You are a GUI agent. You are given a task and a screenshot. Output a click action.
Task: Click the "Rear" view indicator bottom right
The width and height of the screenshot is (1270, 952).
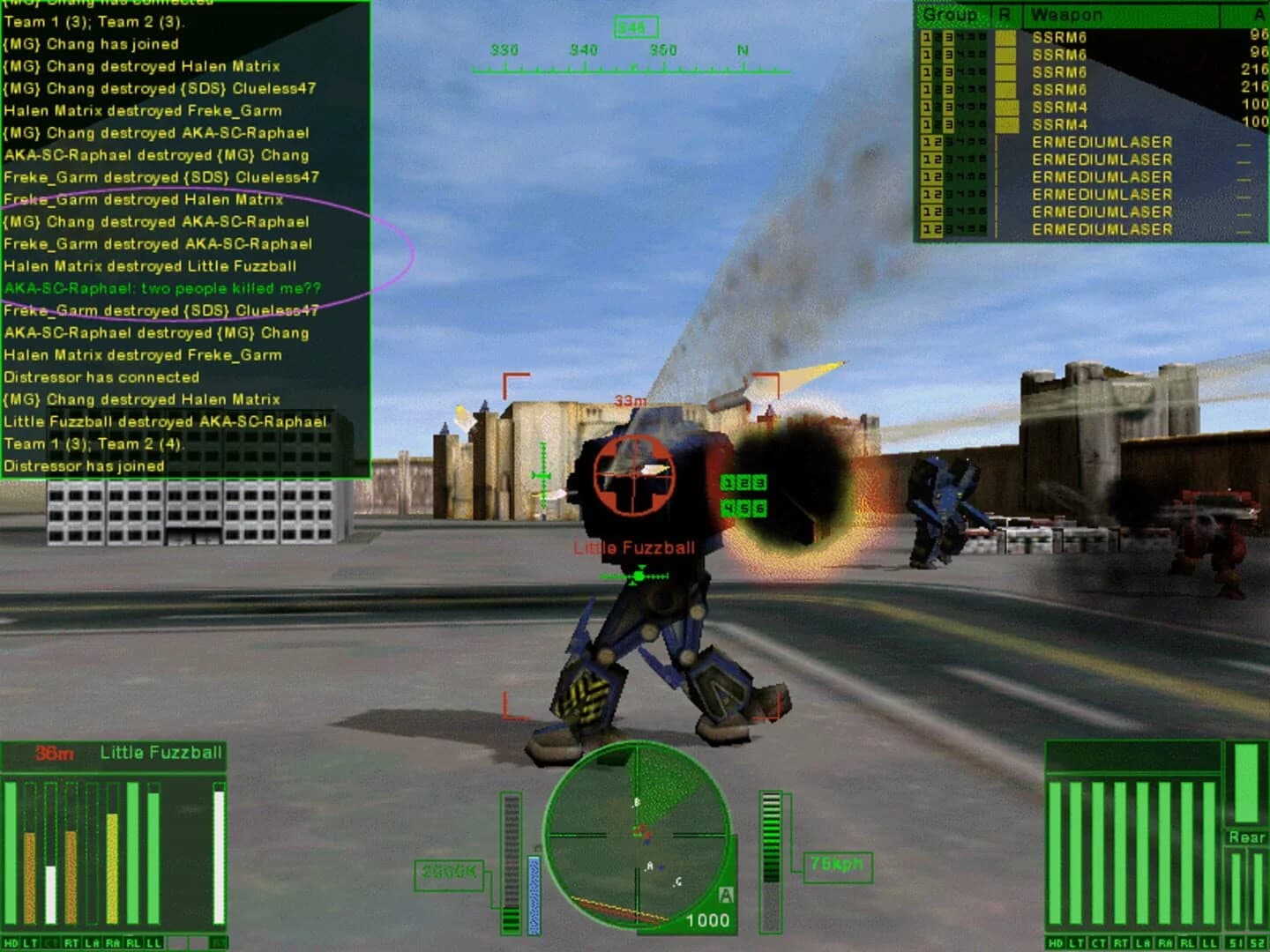coord(1246,837)
